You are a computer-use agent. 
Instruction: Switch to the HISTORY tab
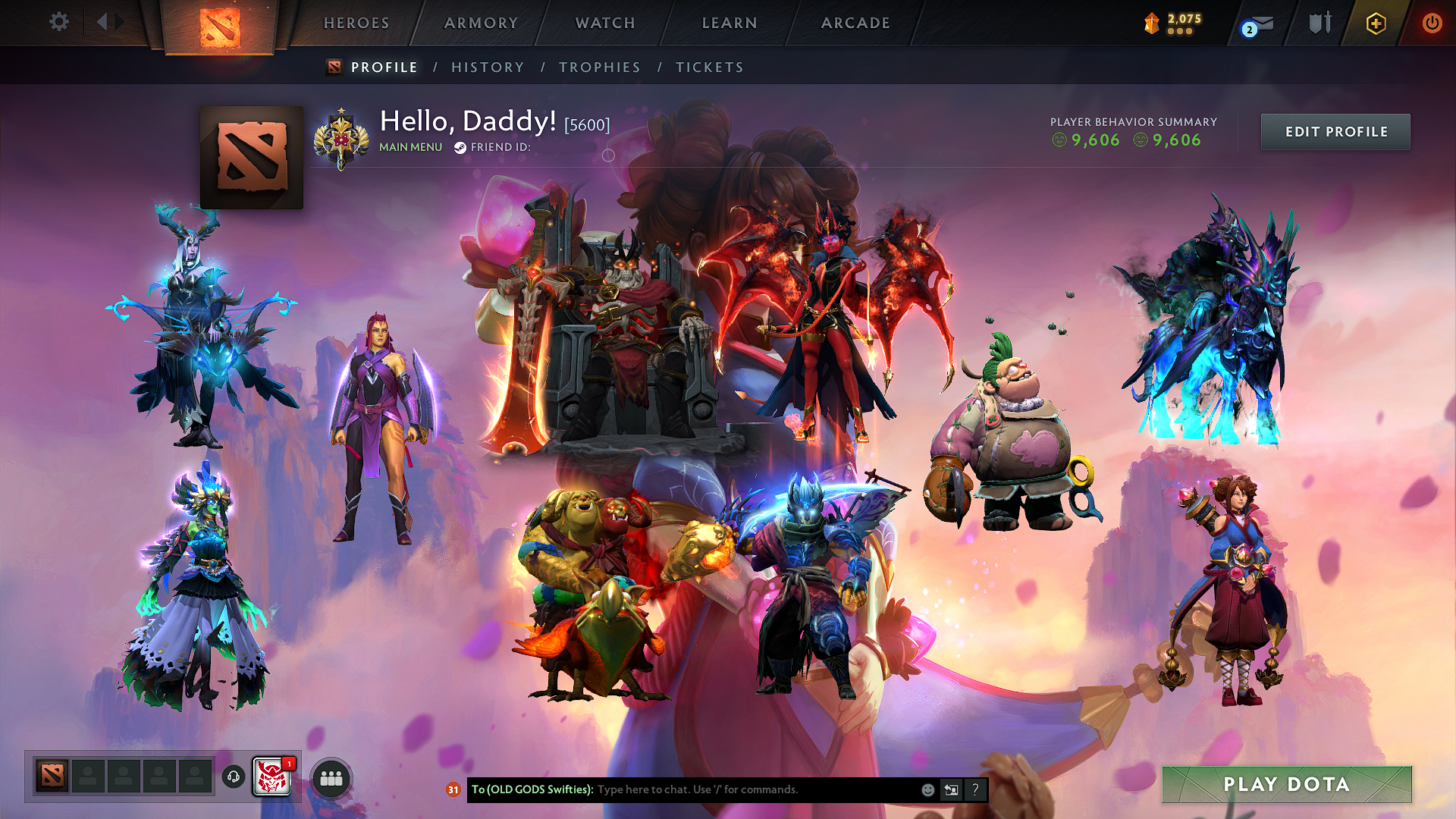point(487,67)
